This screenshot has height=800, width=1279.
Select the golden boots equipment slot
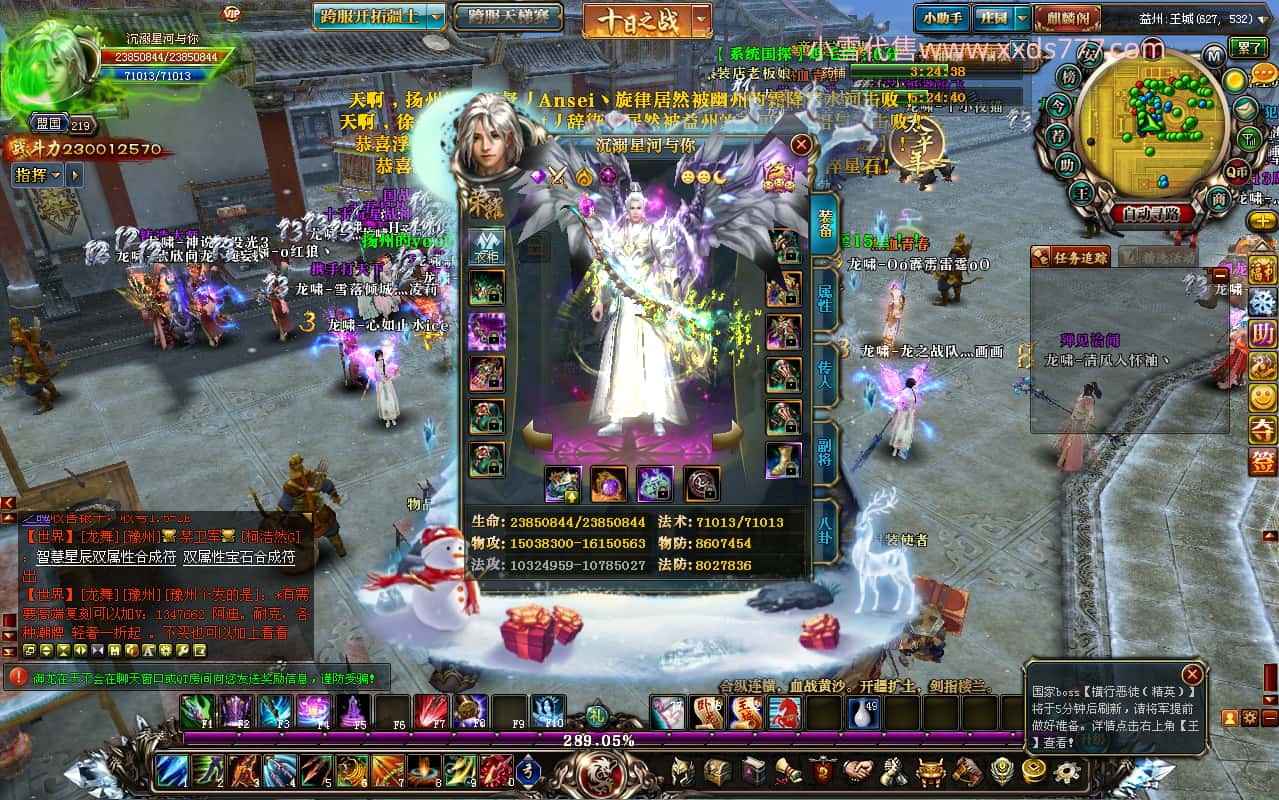[x=783, y=460]
